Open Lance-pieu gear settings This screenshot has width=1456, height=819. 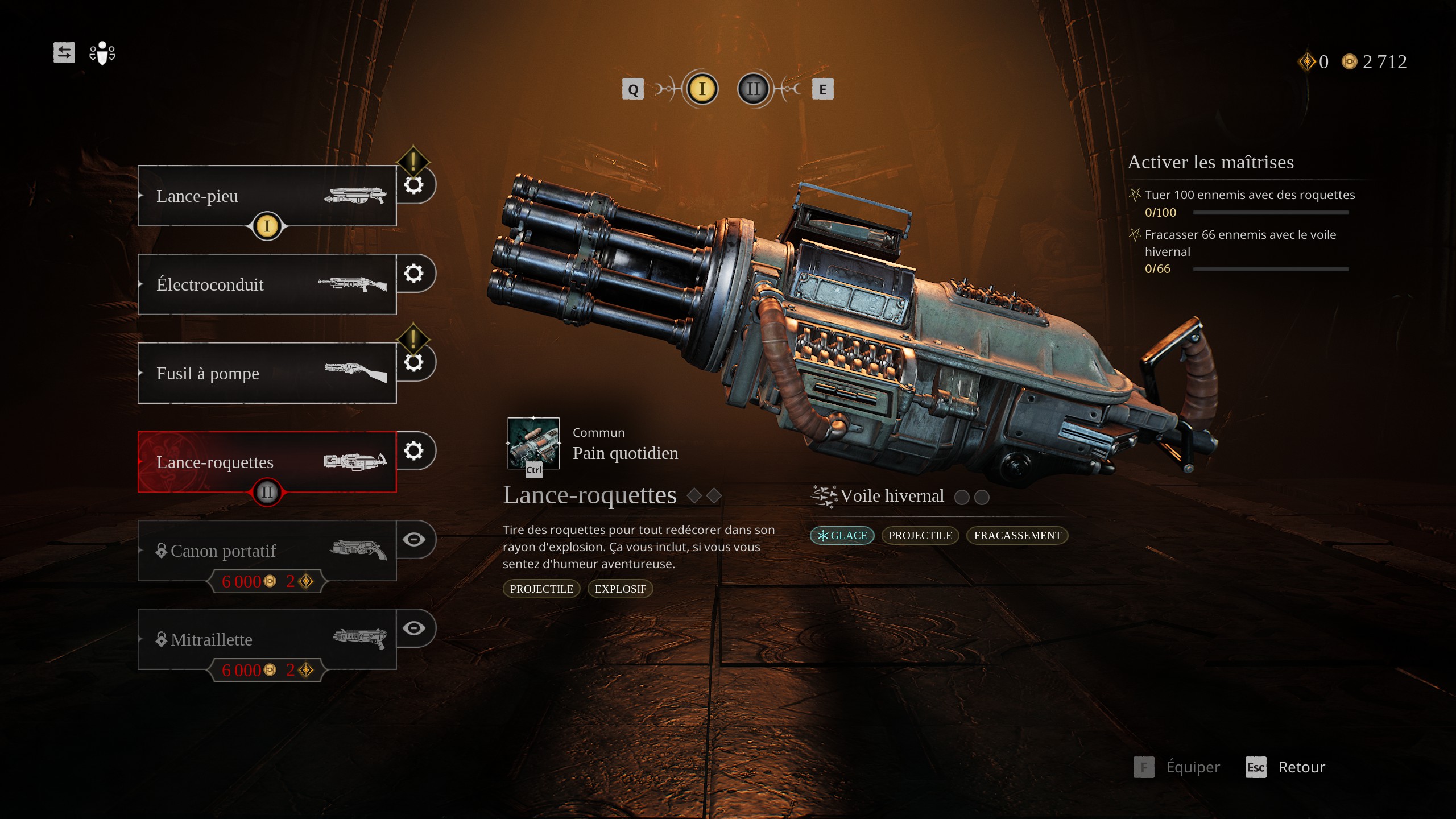[x=414, y=185]
